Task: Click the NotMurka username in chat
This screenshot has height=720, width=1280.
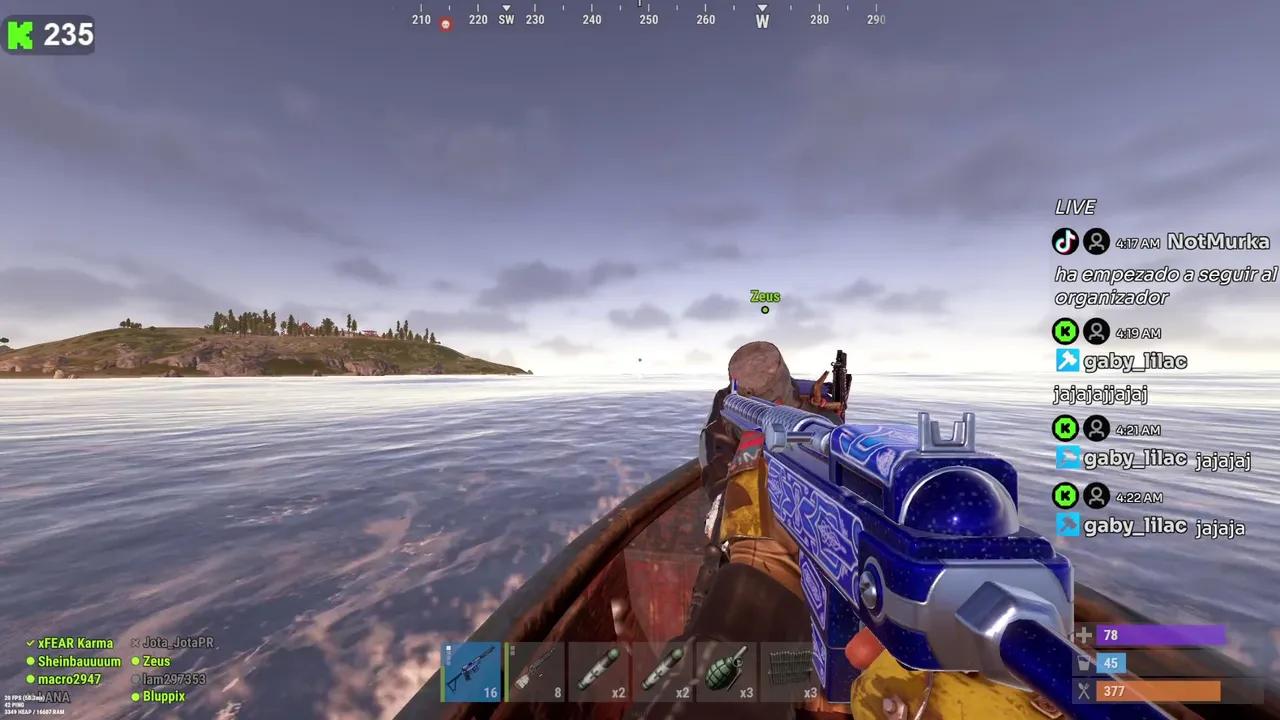Action: point(1215,241)
